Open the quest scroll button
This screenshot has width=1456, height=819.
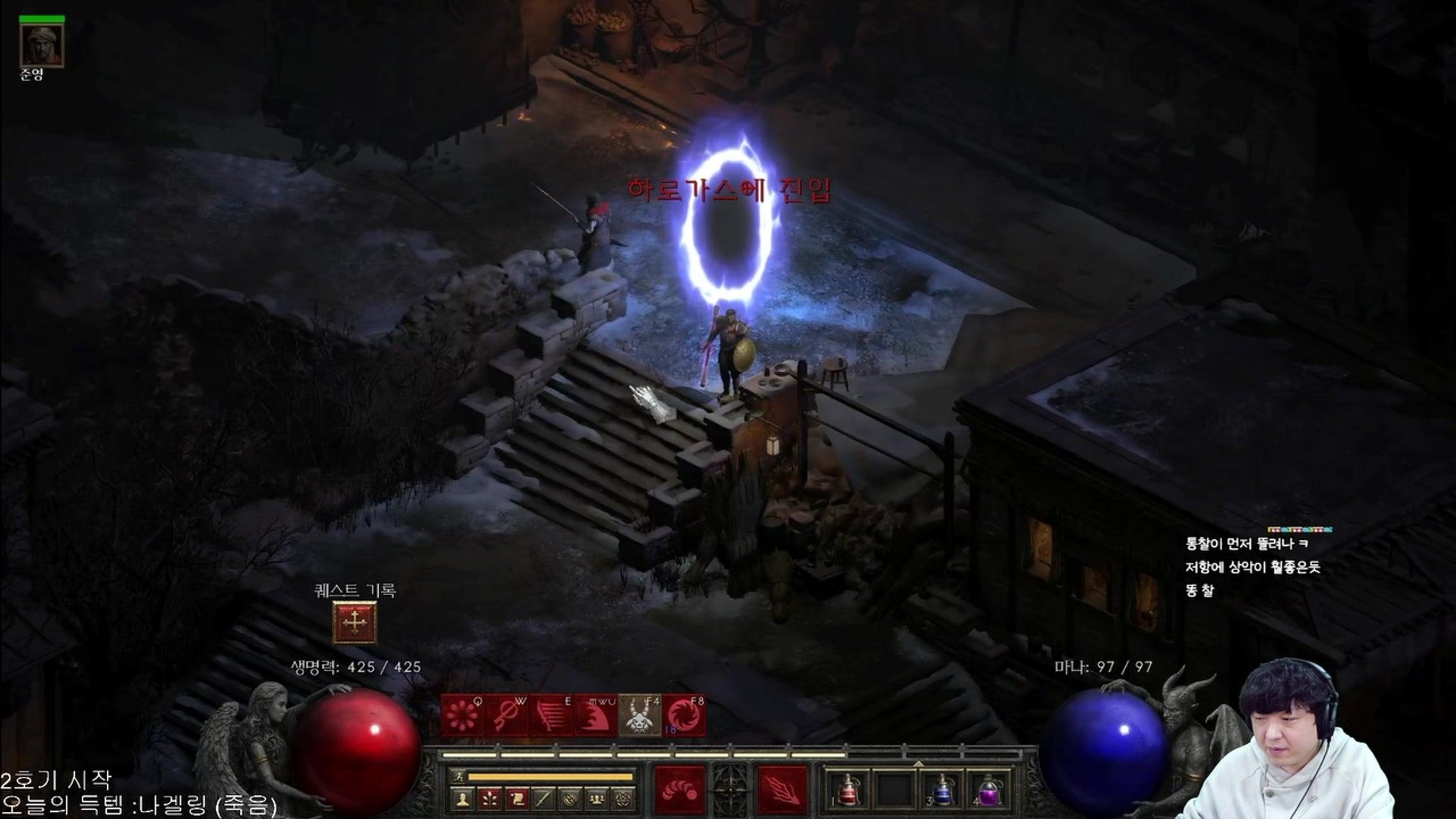coord(516,799)
